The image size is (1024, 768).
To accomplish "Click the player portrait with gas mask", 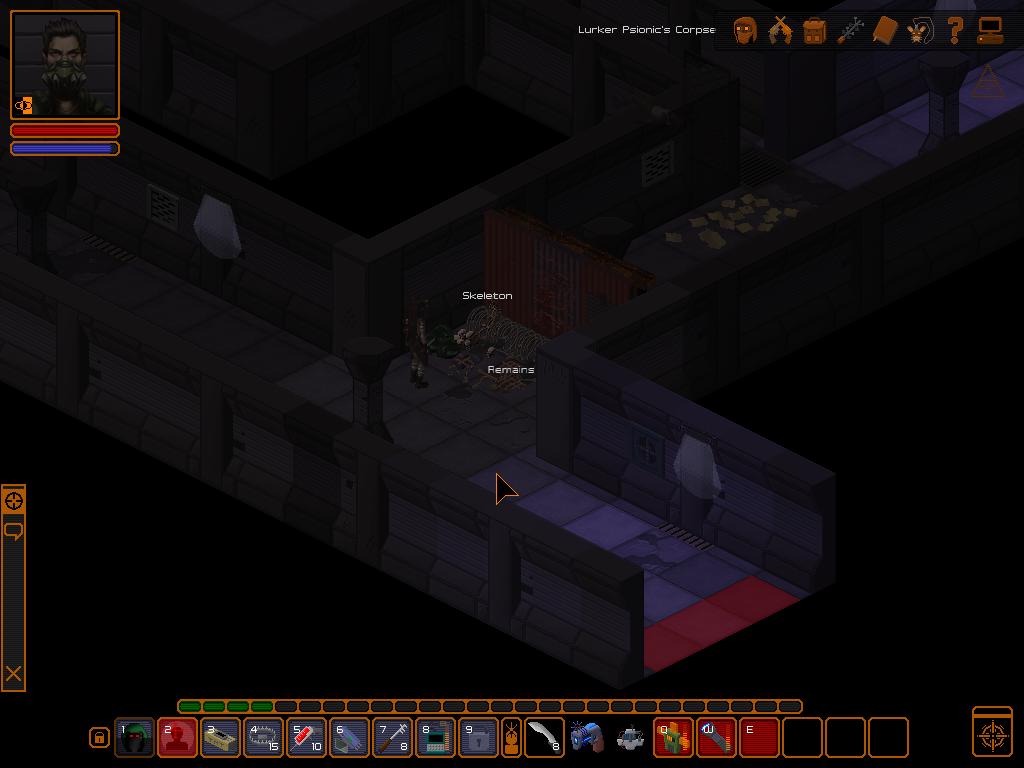I will point(65,65).
